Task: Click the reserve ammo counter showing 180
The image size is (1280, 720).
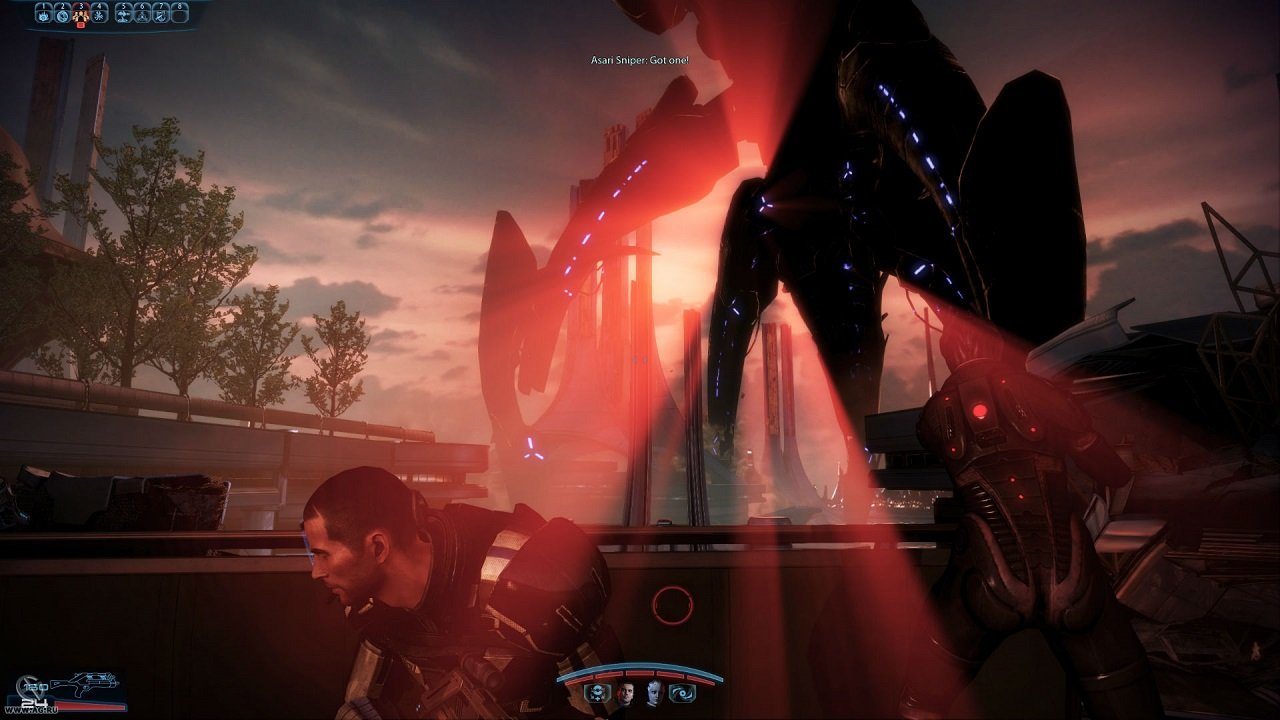Action: coord(34,687)
